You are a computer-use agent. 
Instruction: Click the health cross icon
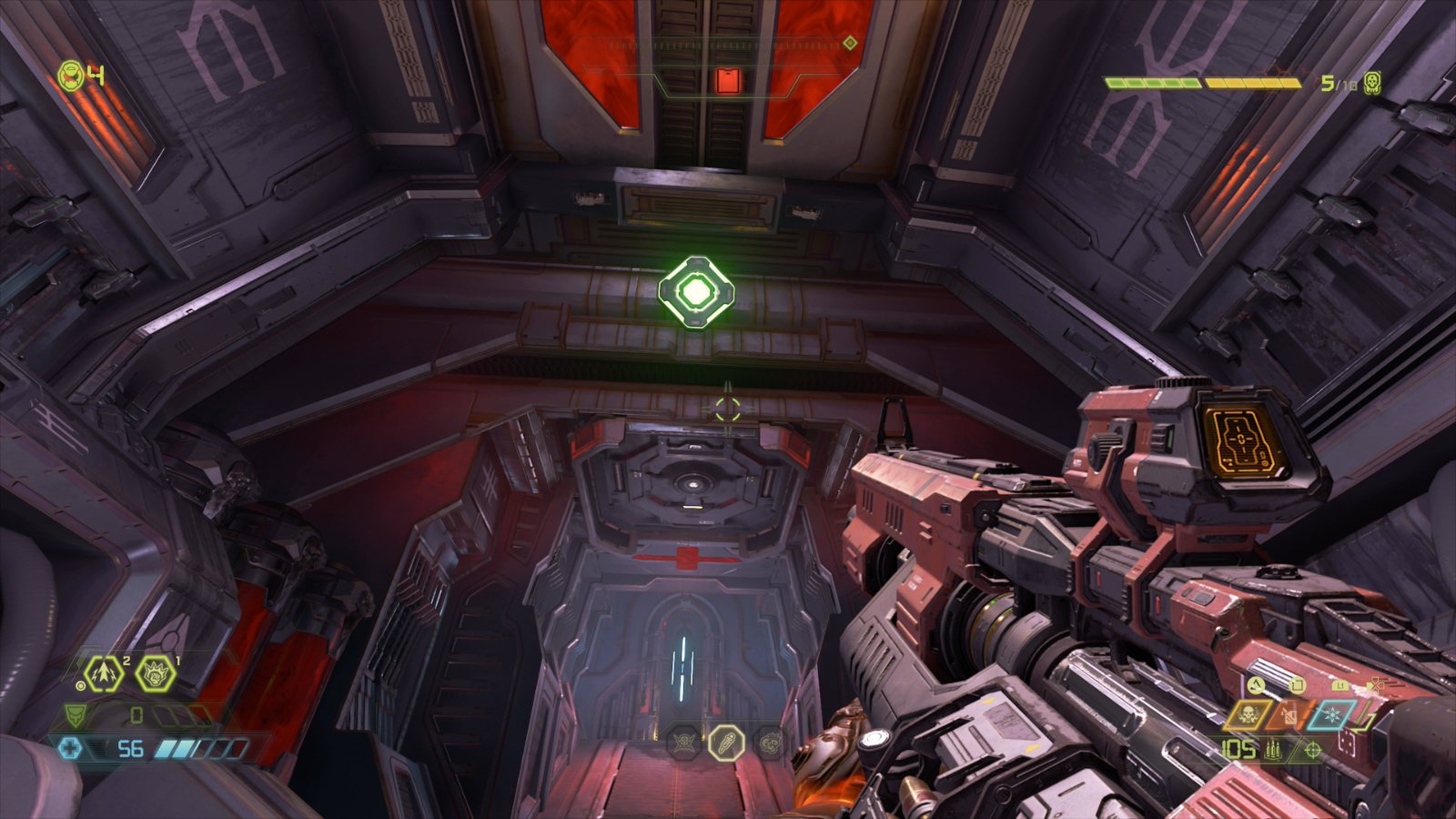tap(73, 748)
